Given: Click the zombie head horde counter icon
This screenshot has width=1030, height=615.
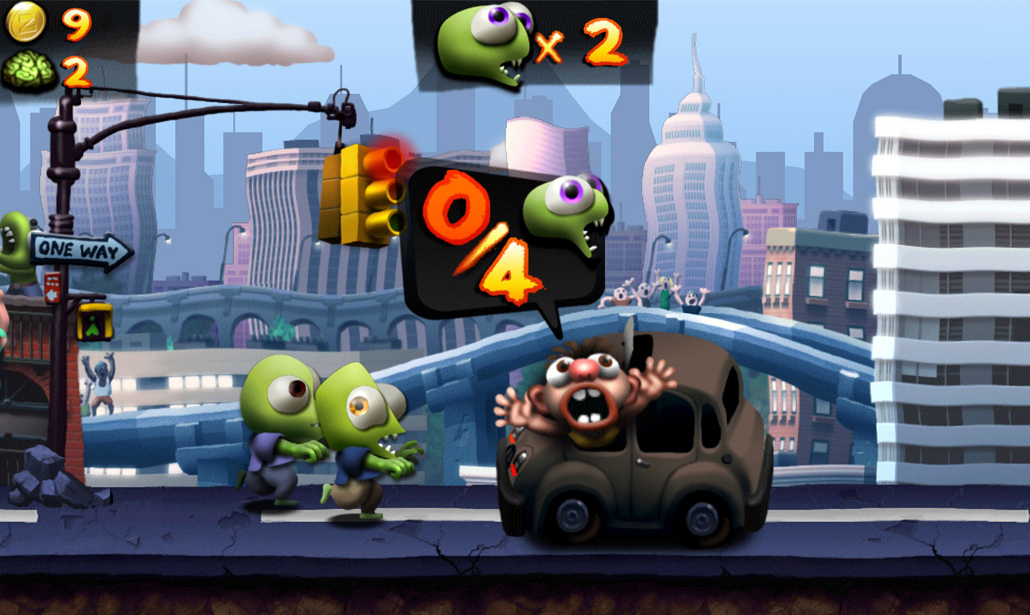Looking at the screenshot, I should [484, 42].
